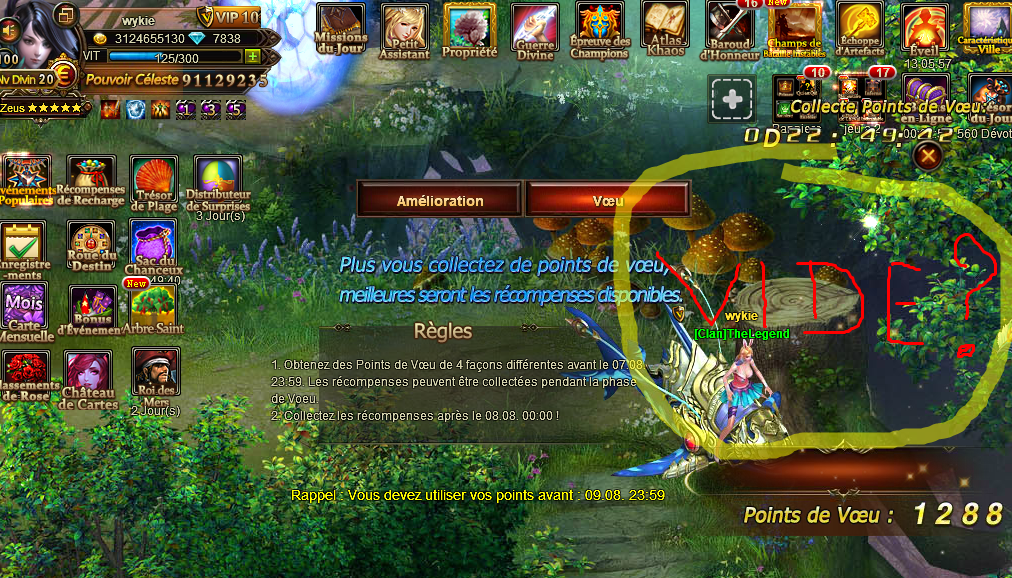This screenshot has height=578, width=1012.
Task: Enter Guerre Divine
Action: [x=535, y=29]
